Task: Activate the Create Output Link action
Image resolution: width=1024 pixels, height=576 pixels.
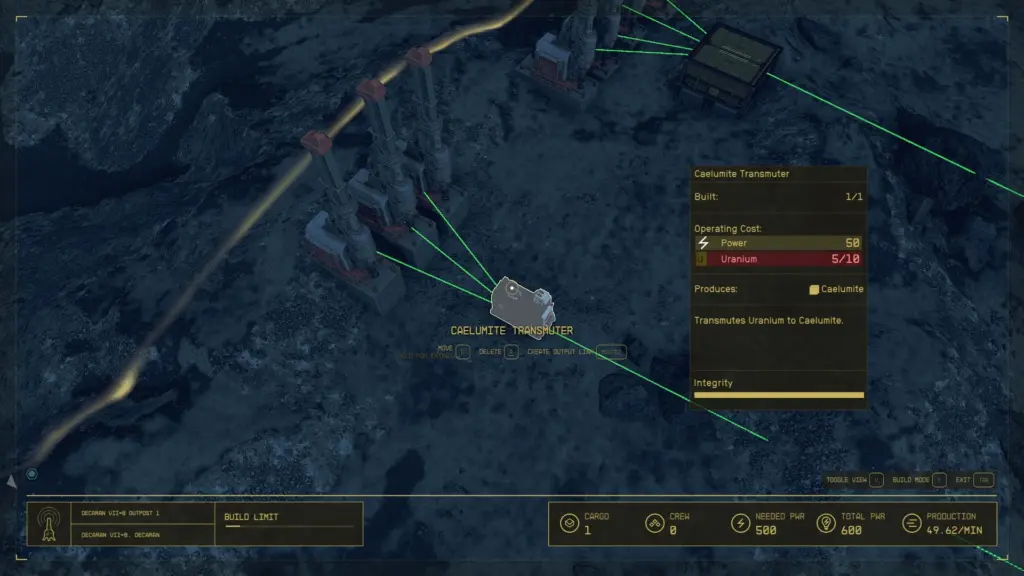Action: 614,352
